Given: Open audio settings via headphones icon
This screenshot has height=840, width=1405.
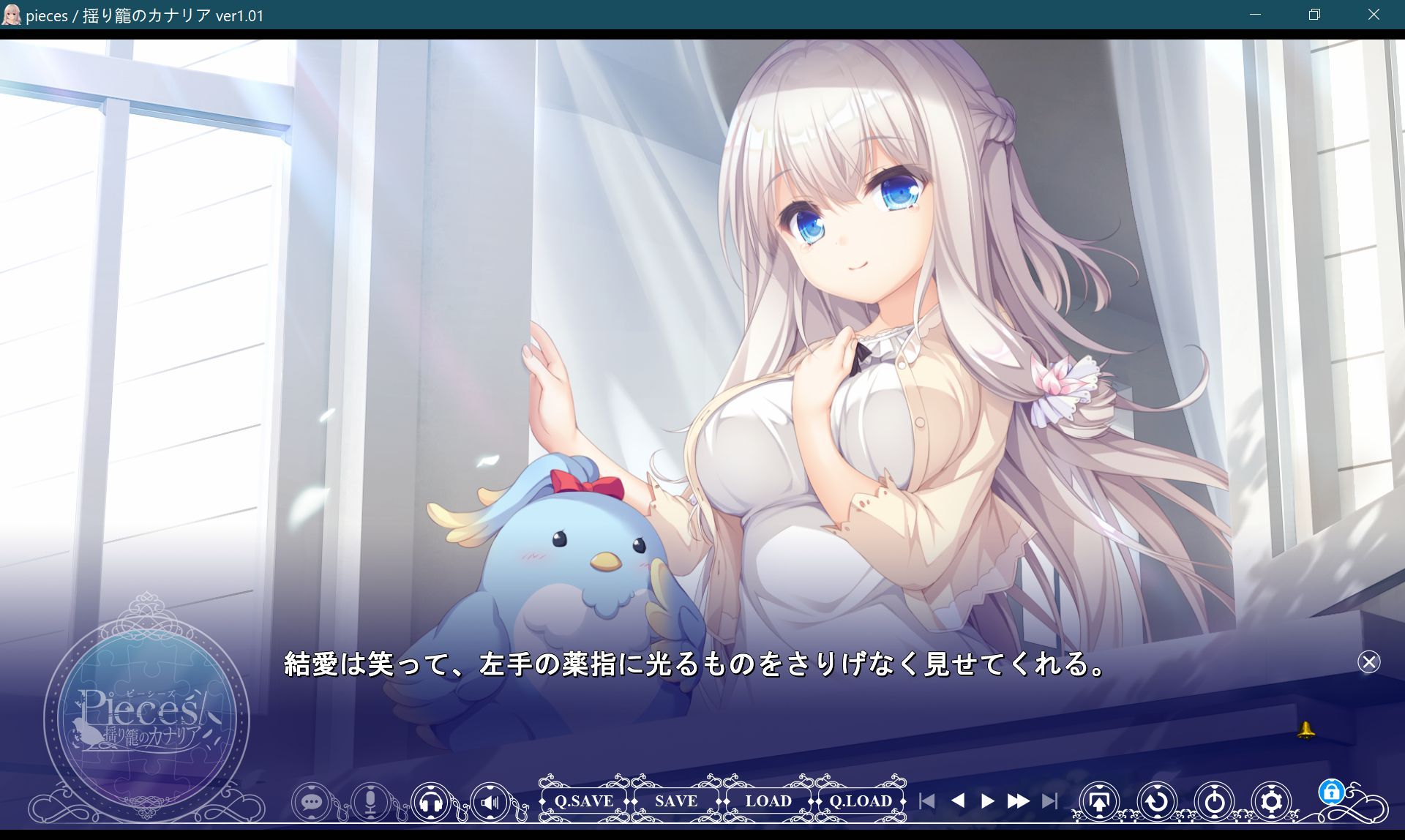Looking at the screenshot, I should pos(430,801).
